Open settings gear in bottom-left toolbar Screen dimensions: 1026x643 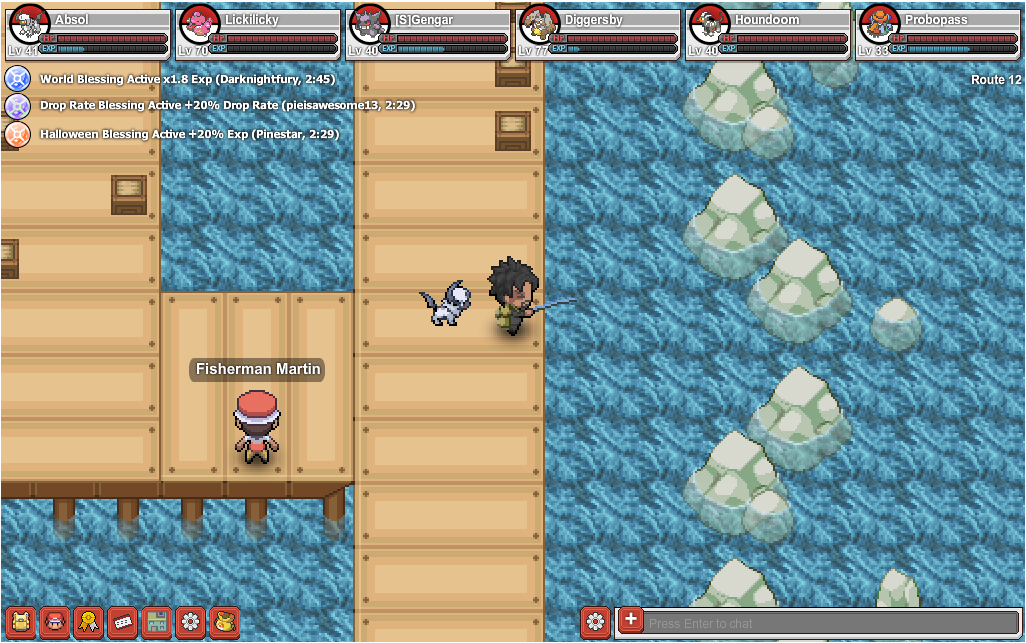[x=190, y=622]
